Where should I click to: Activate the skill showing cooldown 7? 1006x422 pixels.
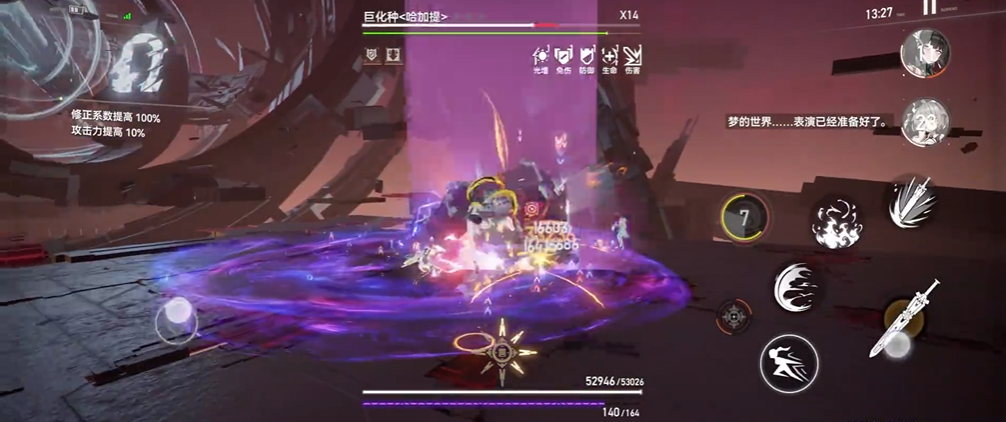(x=744, y=216)
